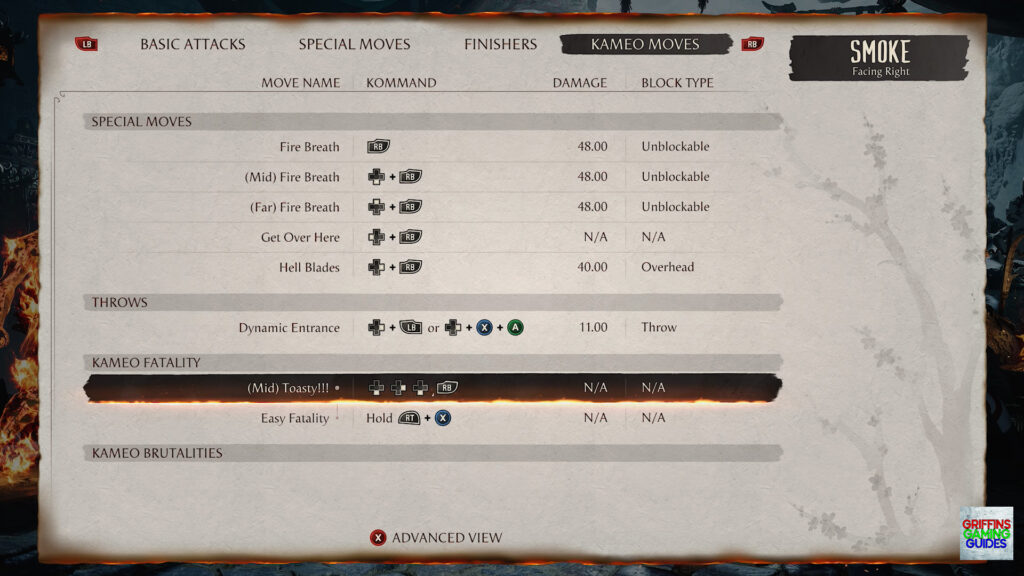Show the Finishers tab

500,44
